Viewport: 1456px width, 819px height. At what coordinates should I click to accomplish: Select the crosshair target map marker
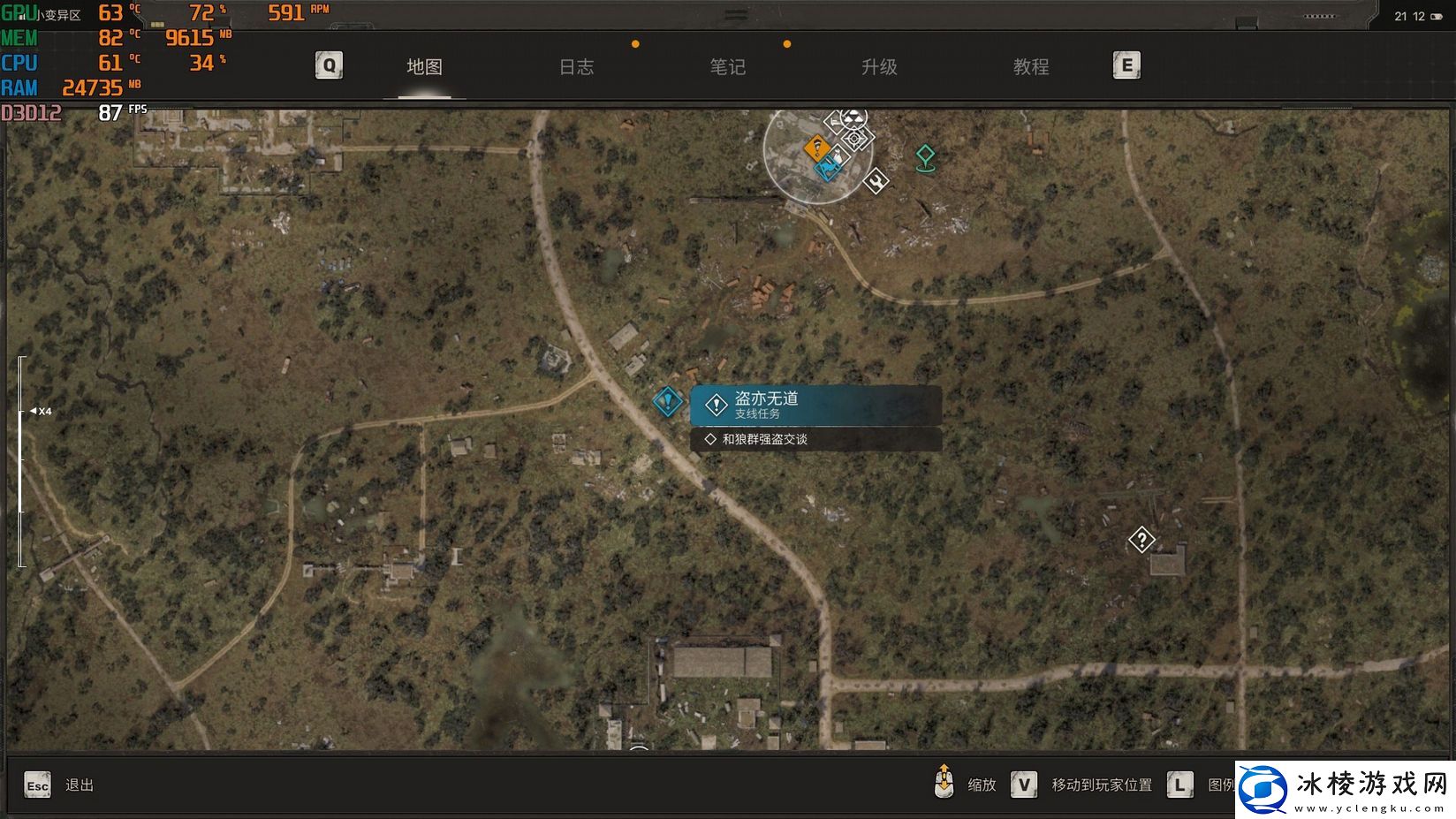pyautogui.click(x=856, y=139)
